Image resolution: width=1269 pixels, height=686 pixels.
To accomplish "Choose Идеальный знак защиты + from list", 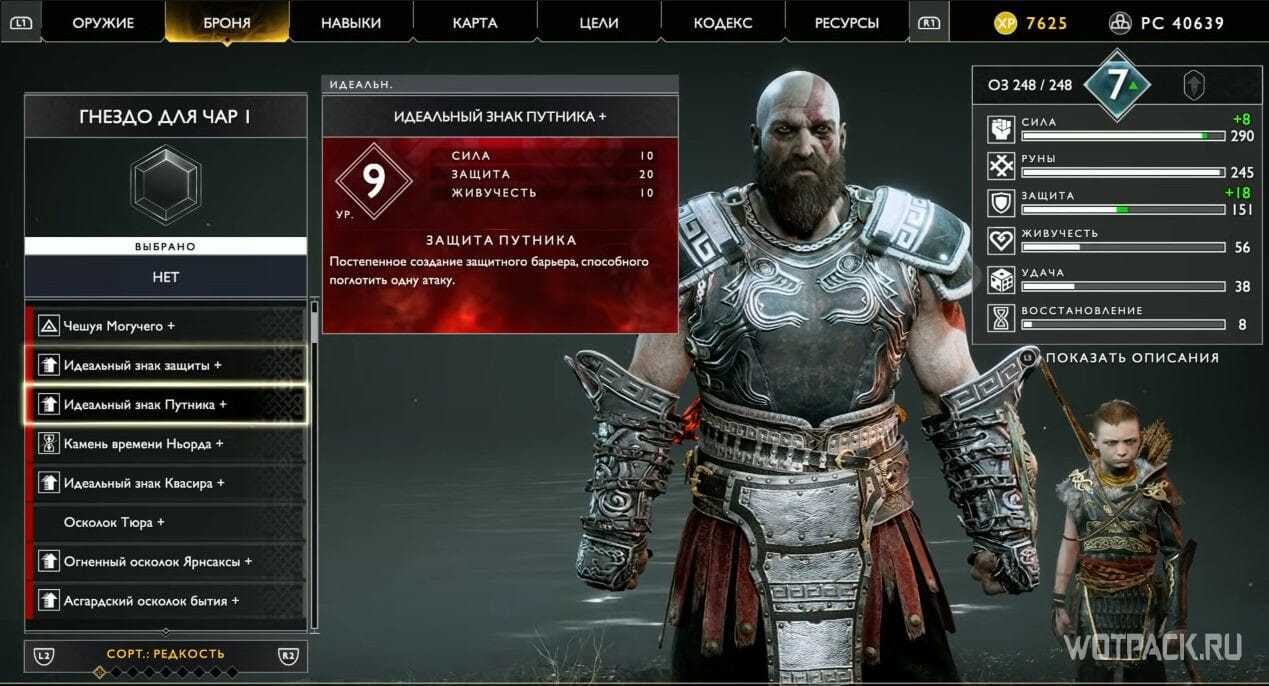I will tap(166, 365).
